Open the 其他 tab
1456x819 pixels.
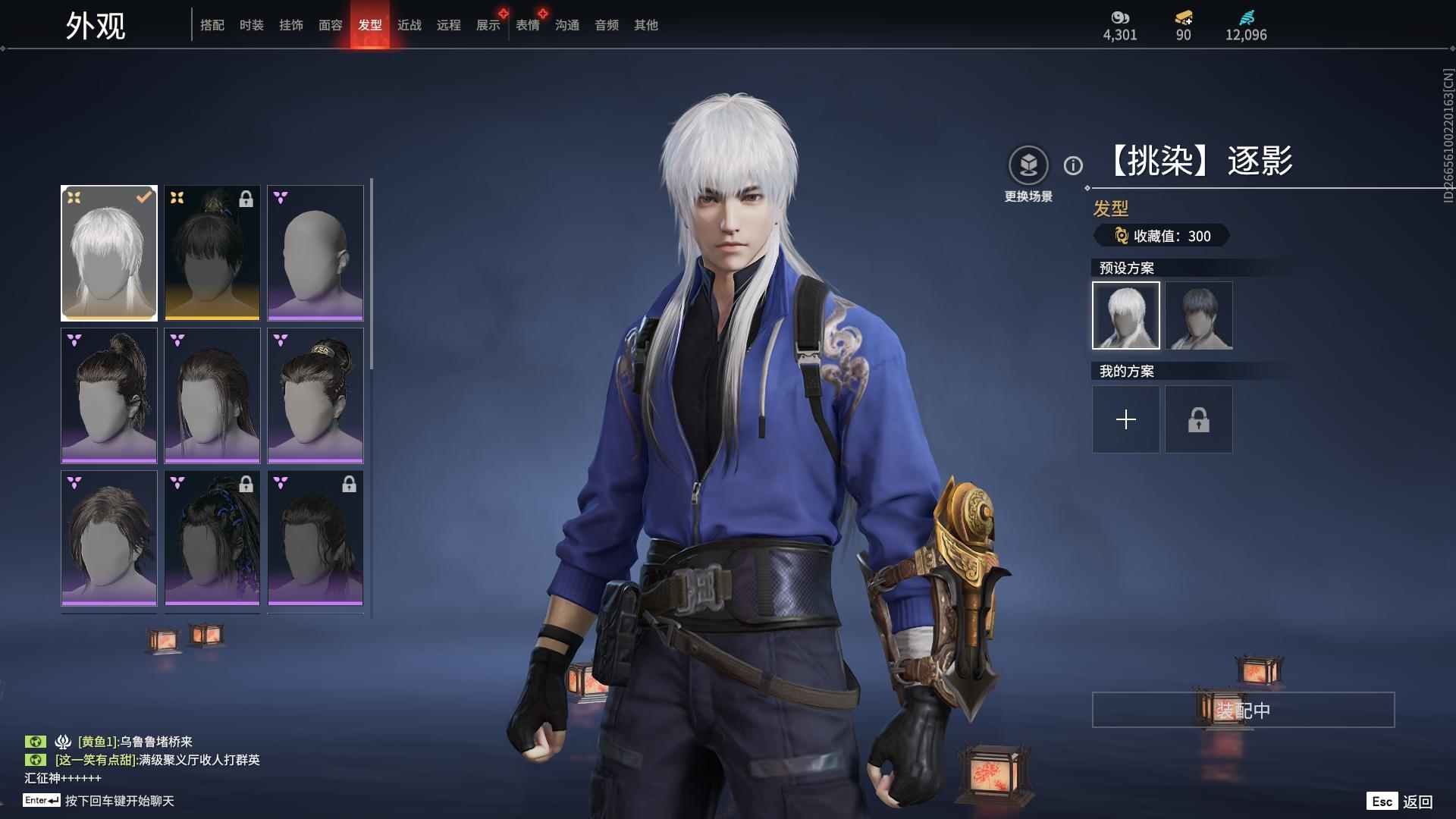[x=646, y=25]
